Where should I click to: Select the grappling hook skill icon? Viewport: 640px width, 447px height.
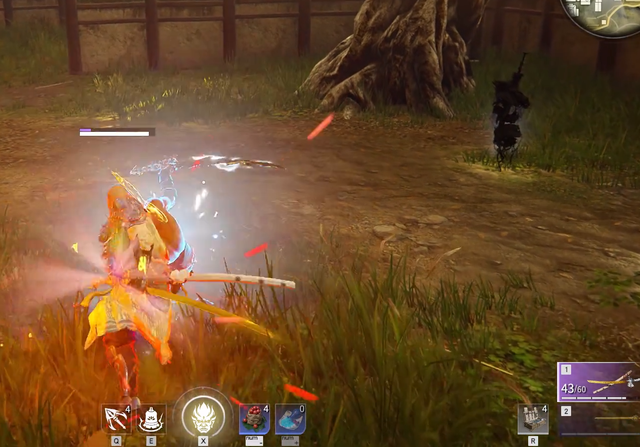coord(117,418)
